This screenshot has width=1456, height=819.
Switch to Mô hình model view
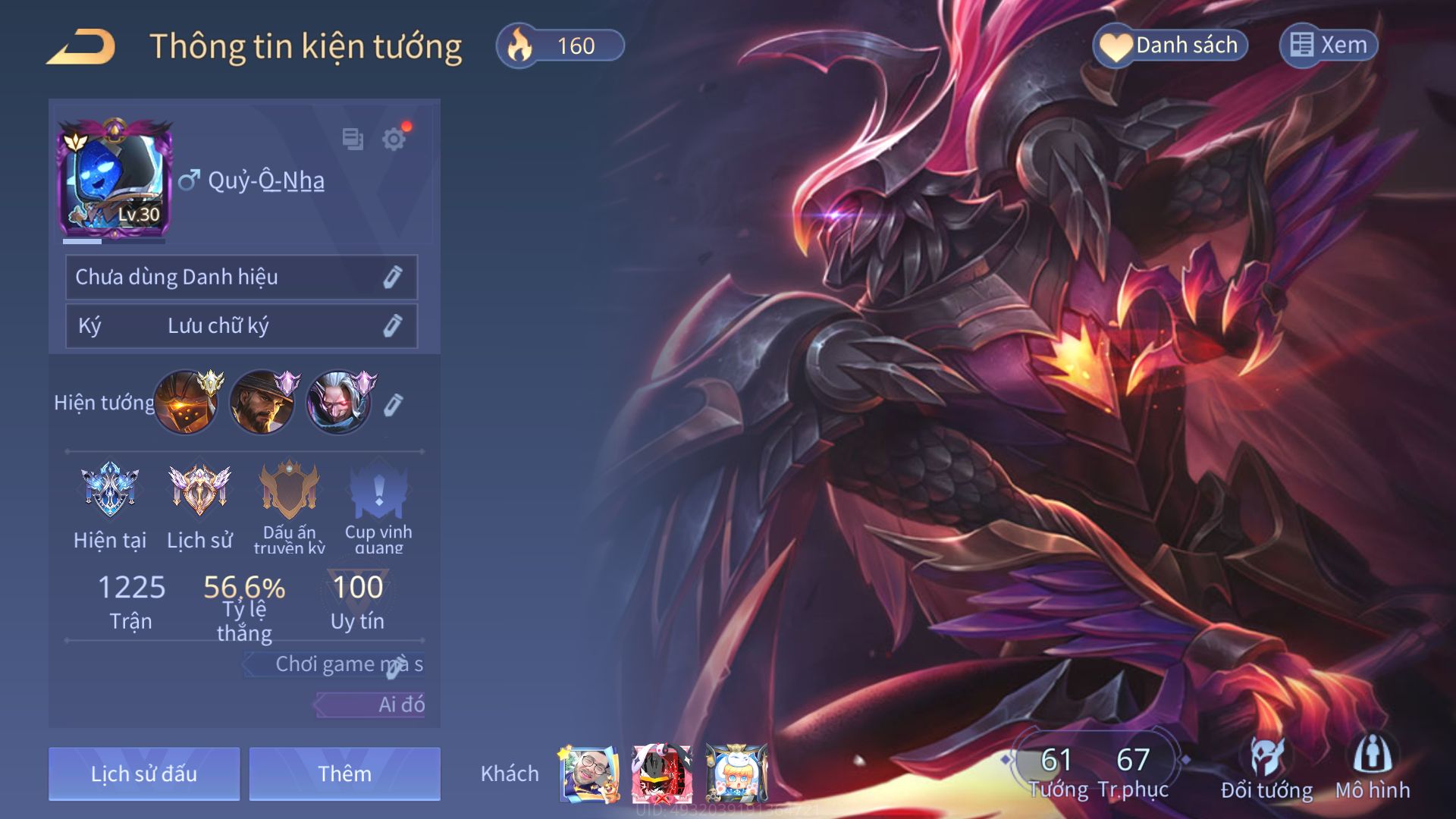point(1373,767)
